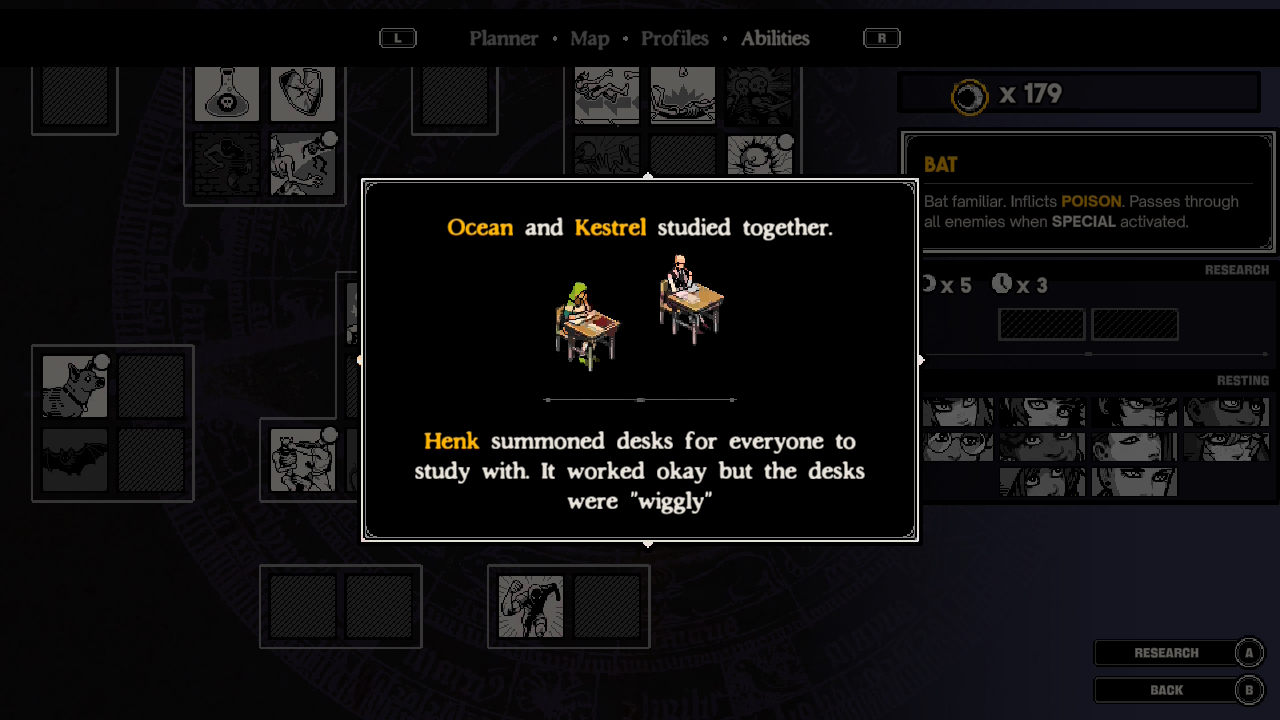The image size is (1280, 720).
Task: Click the Research button
Action: click(x=1166, y=653)
